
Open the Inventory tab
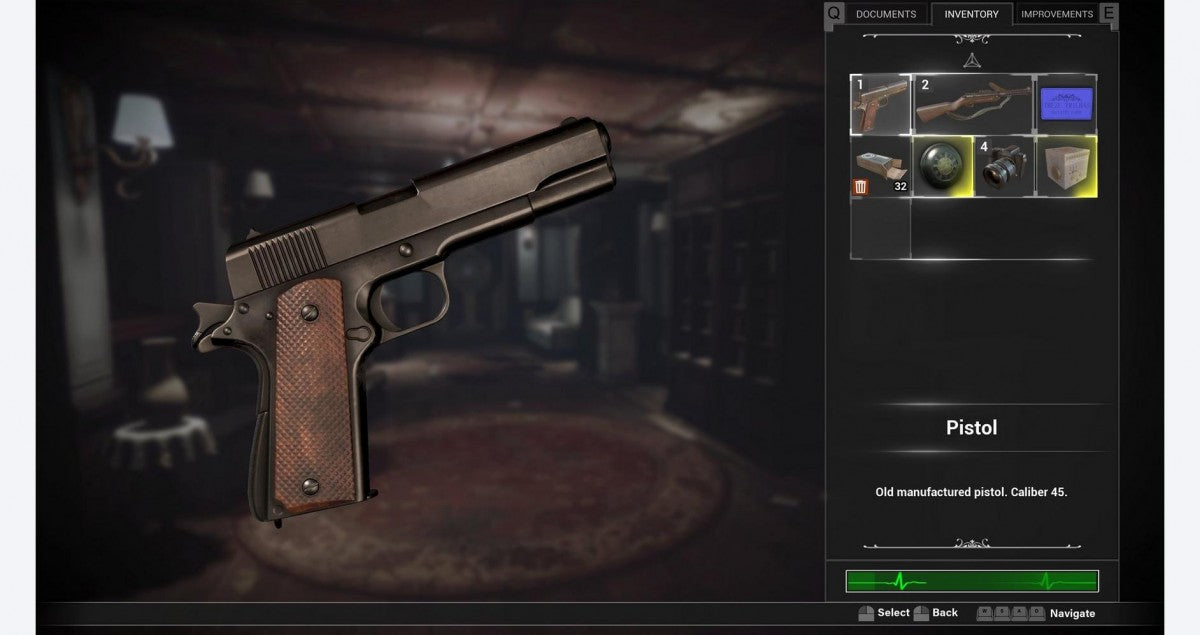tap(971, 14)
